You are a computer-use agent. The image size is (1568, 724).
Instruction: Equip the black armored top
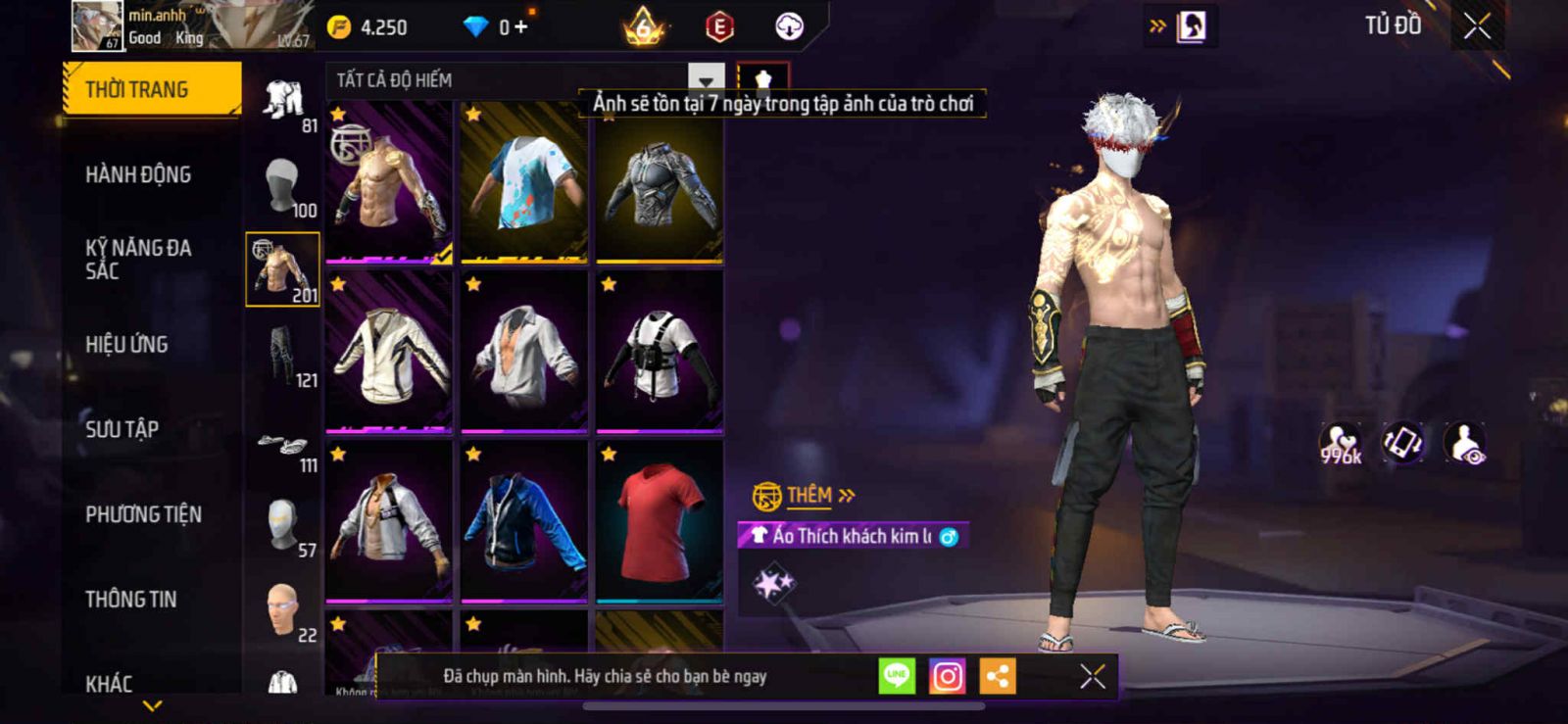tap(660, 182)
